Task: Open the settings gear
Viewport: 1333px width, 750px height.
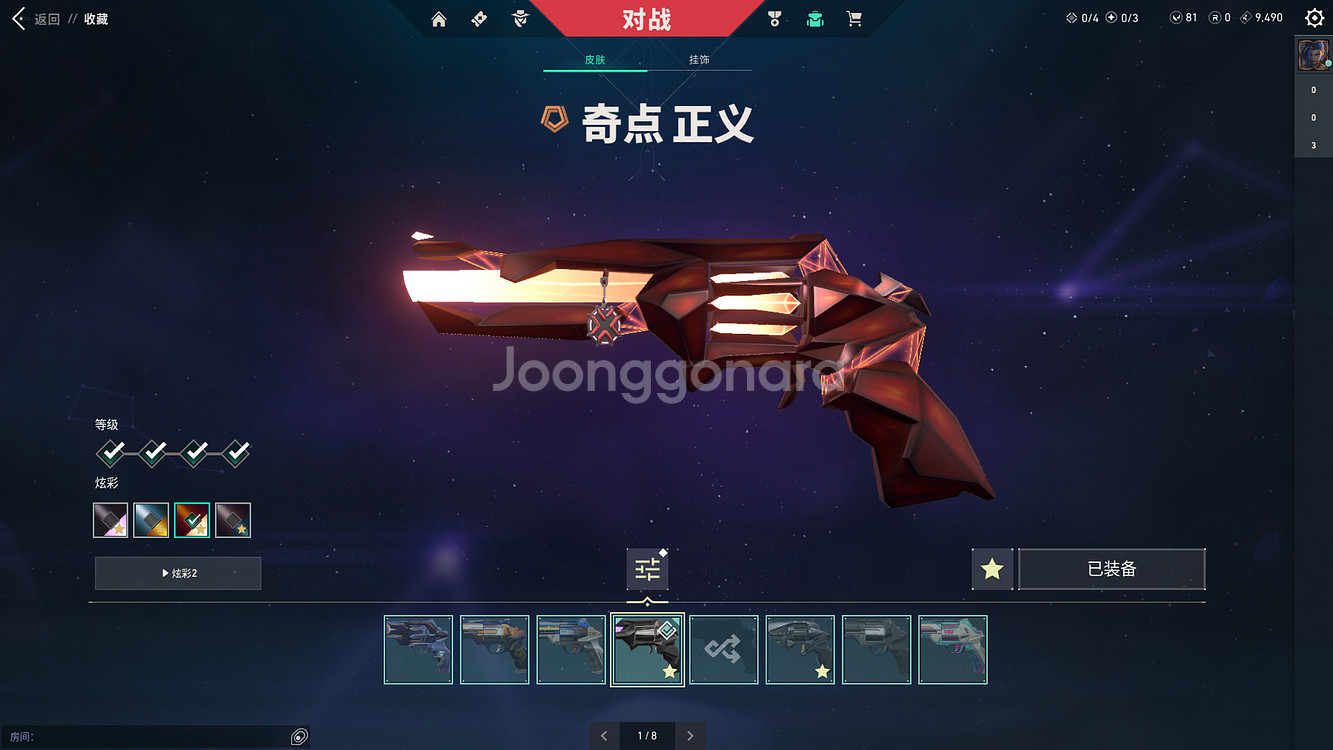Action: point(1314,18)
